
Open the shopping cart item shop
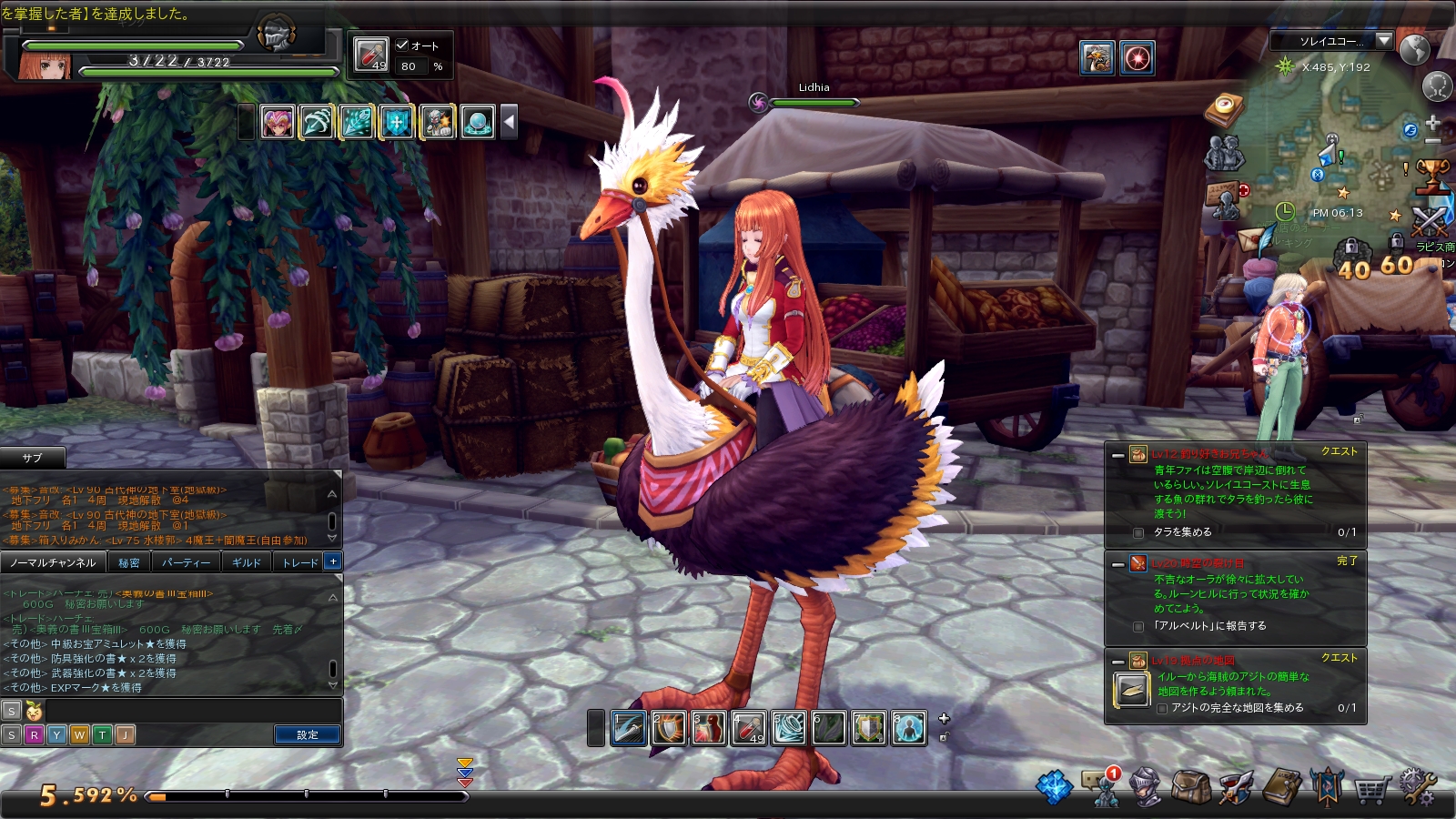1371,788
